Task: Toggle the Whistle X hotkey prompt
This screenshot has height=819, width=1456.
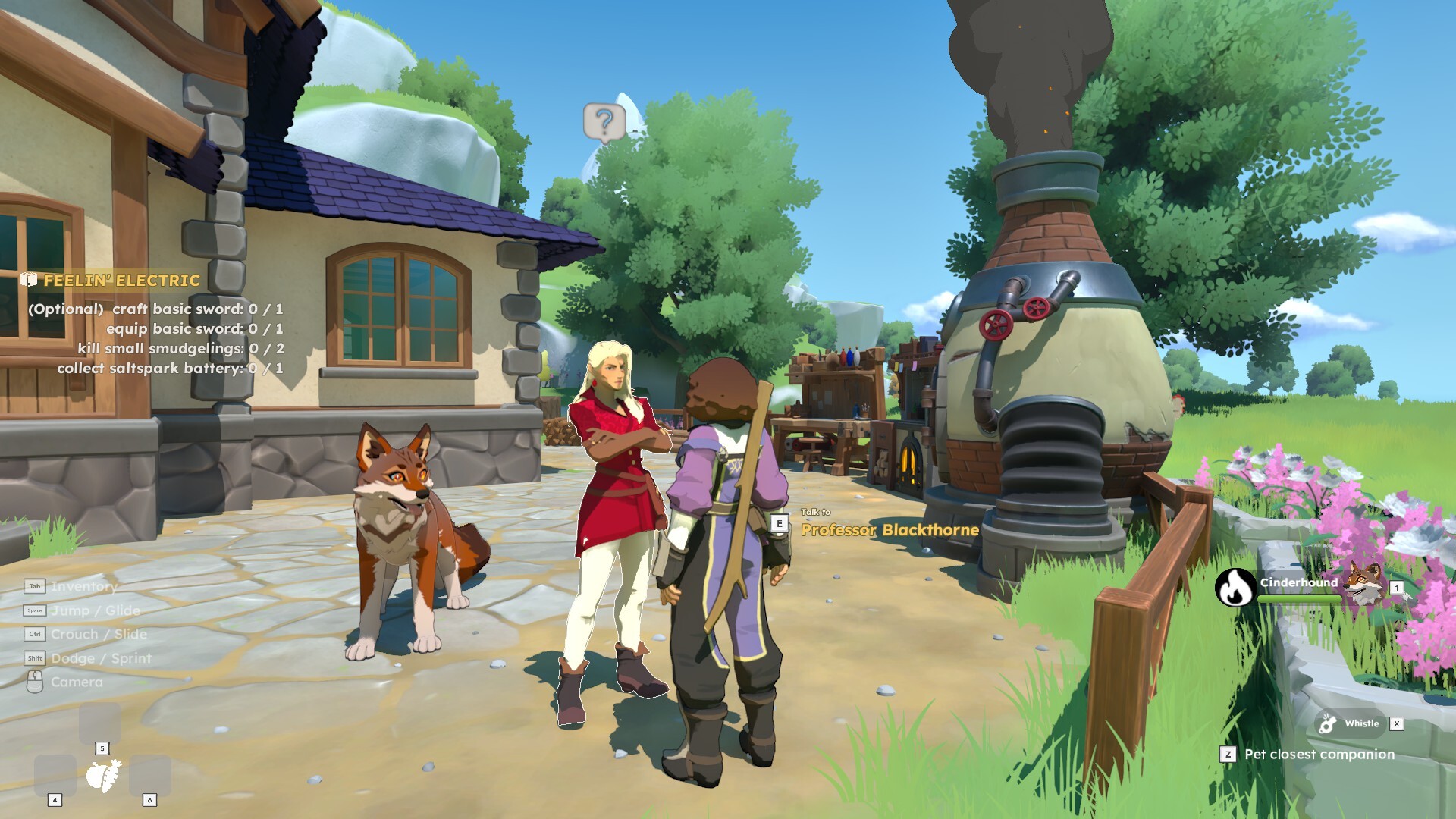Action: (x=1398, y=723)
